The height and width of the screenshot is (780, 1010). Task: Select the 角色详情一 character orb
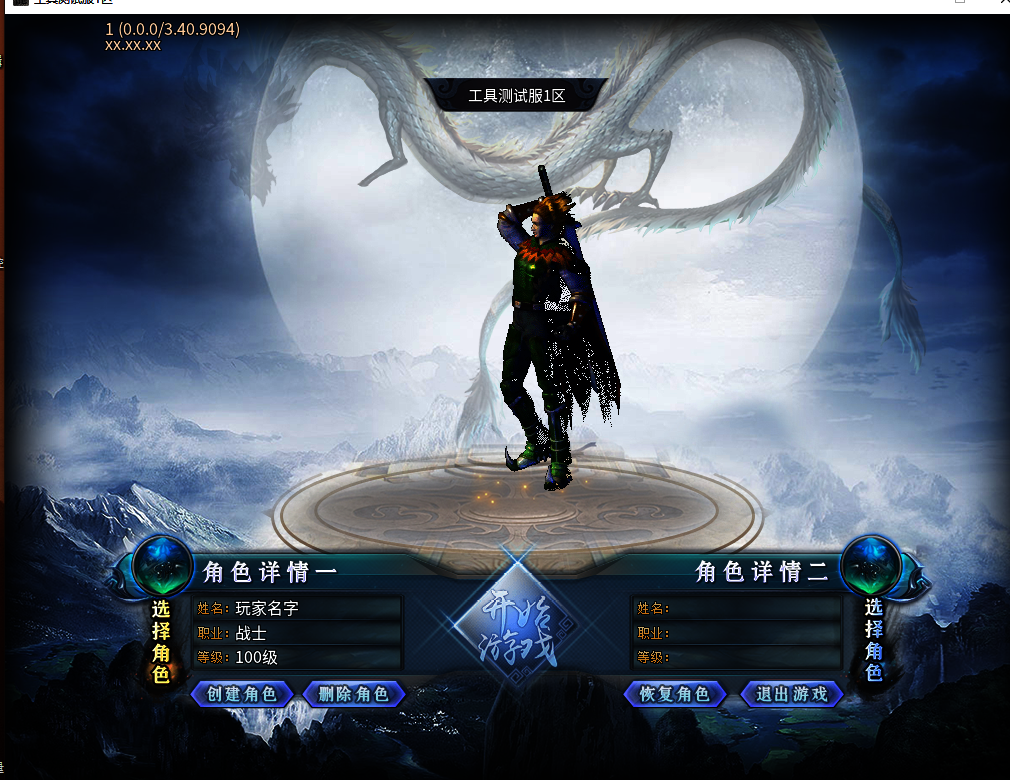tap(162, 566)
